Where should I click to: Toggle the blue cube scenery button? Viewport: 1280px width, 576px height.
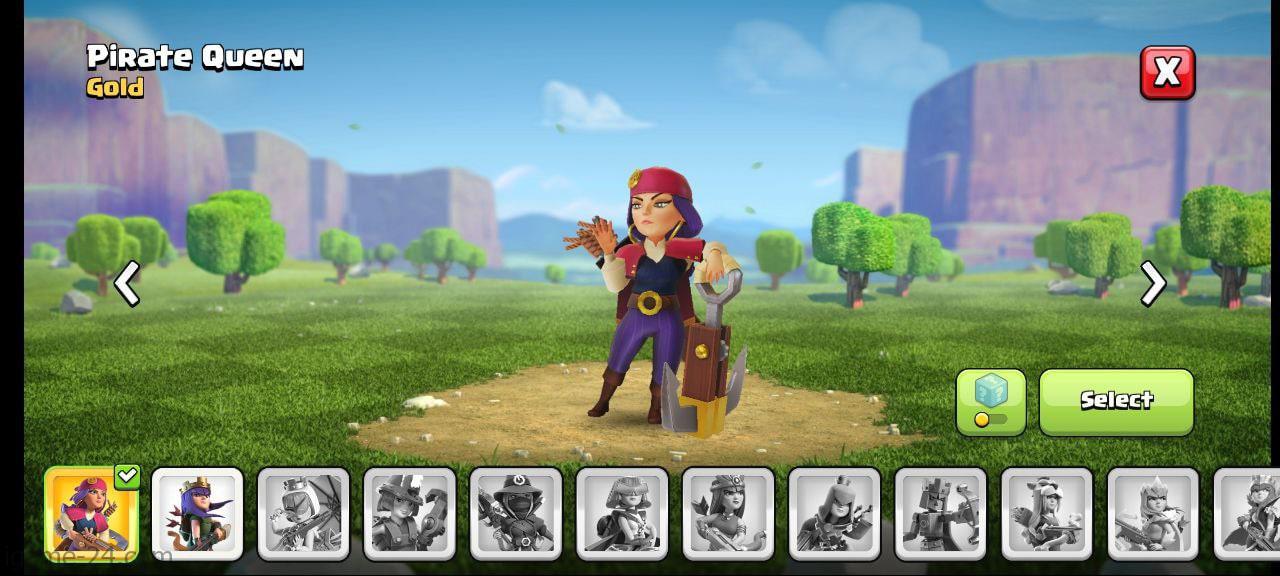point(990,401)
